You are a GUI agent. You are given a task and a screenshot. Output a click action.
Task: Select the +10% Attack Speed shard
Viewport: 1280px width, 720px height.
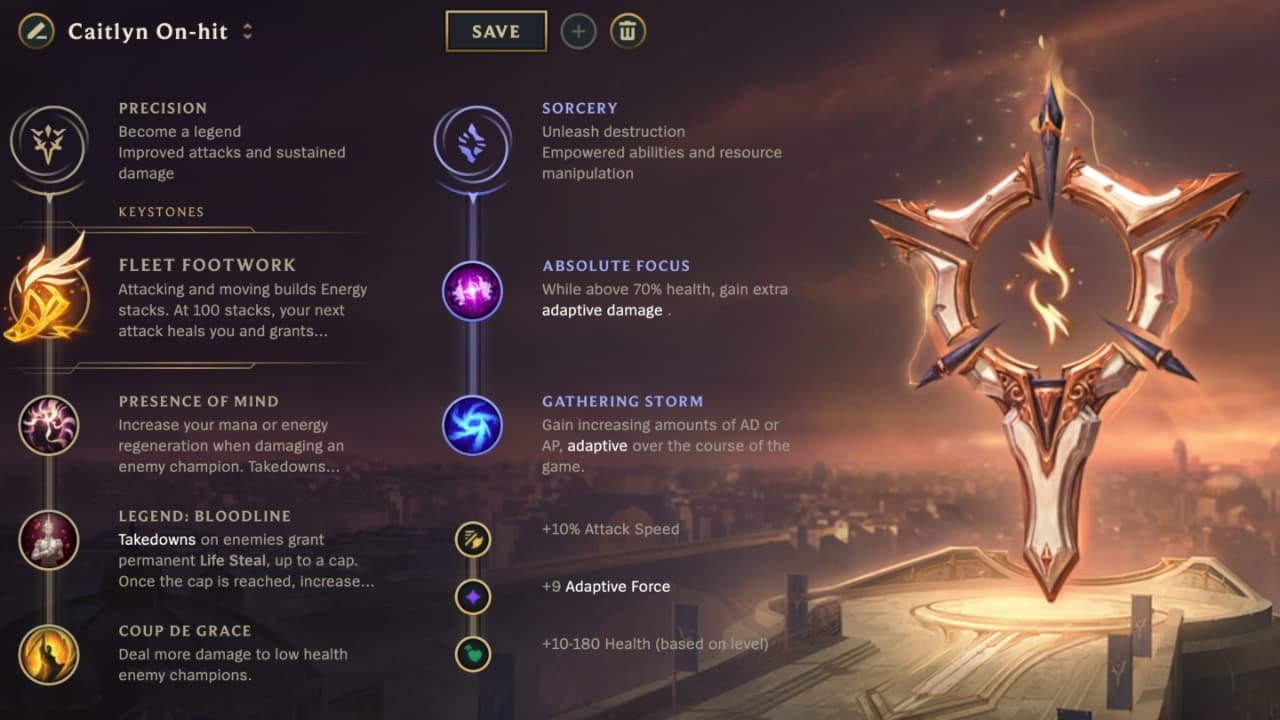point(474,538)
